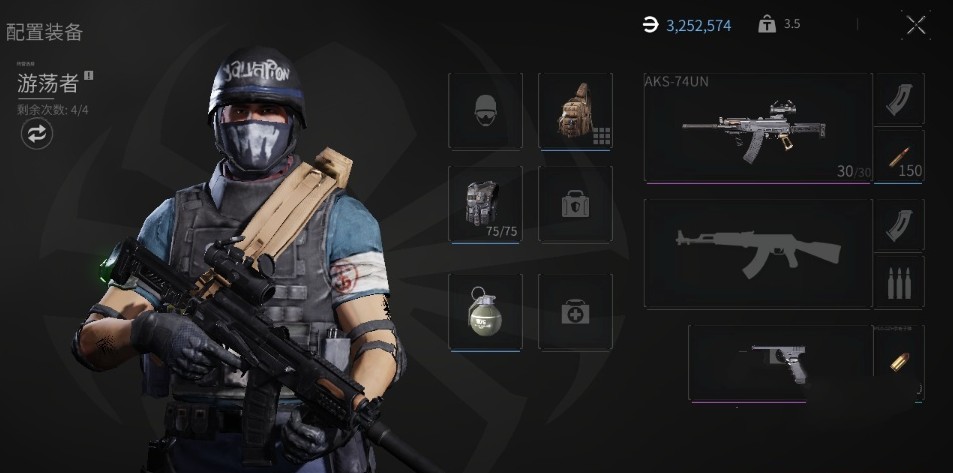
Task: Open the AKS-74UN magazine slot
Action: (899, 98)
